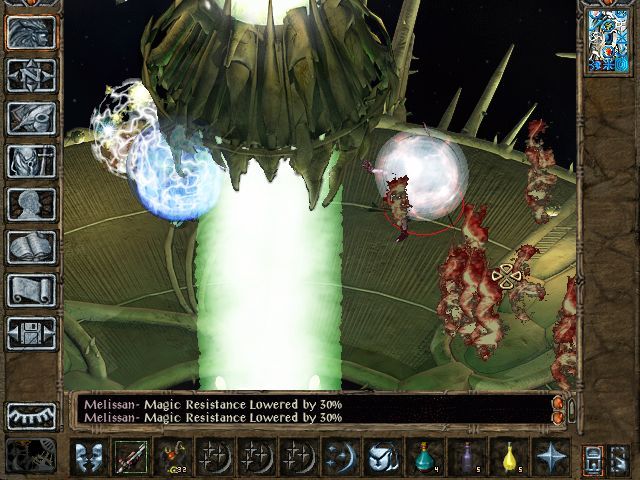Click the game clock in the bottom-left corner
Image resolution: width=640 pixels, height=480 pixels.
[x=29, y=457]
